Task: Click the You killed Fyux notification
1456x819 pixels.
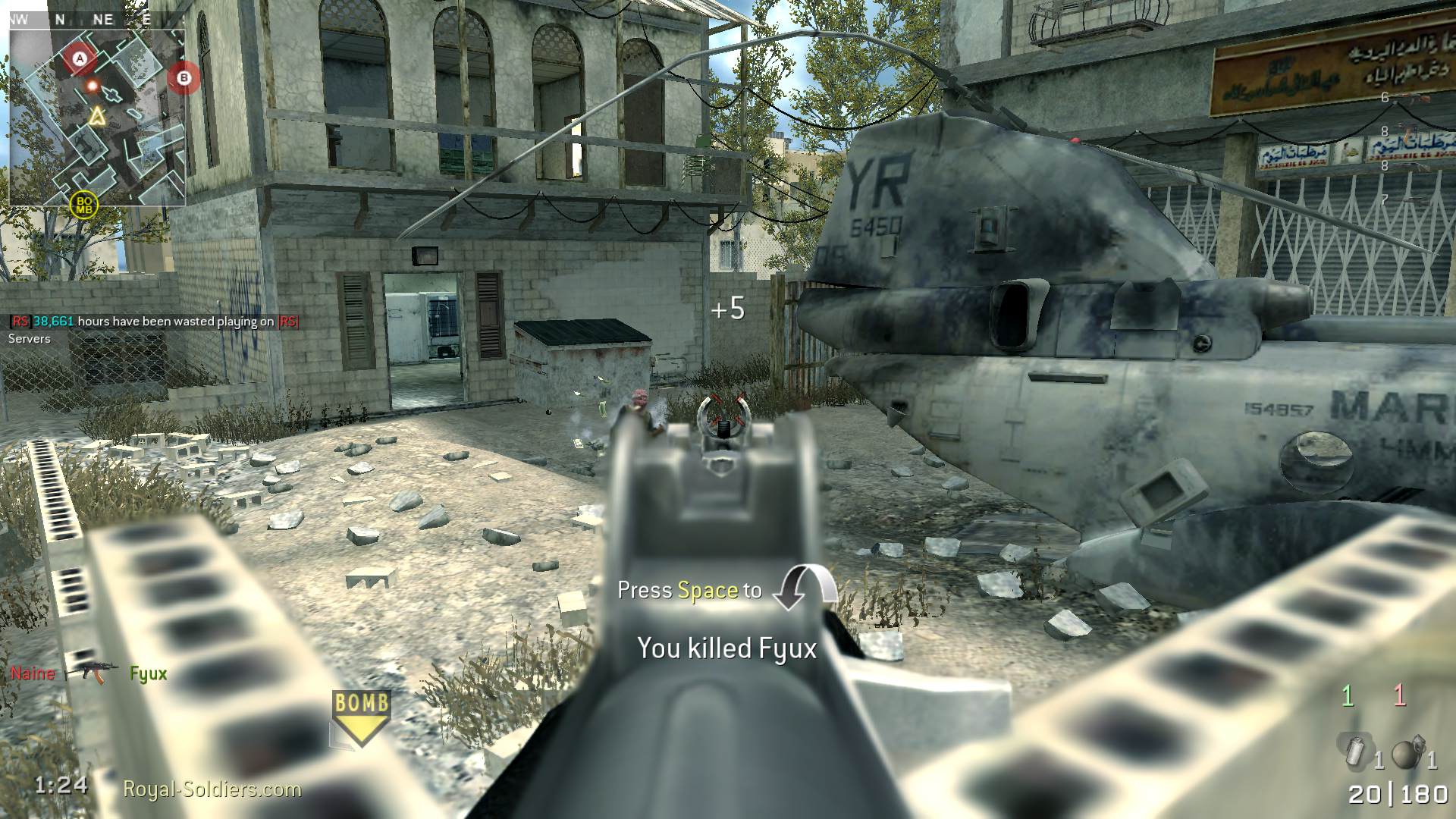Action: [x=727, y=649]
